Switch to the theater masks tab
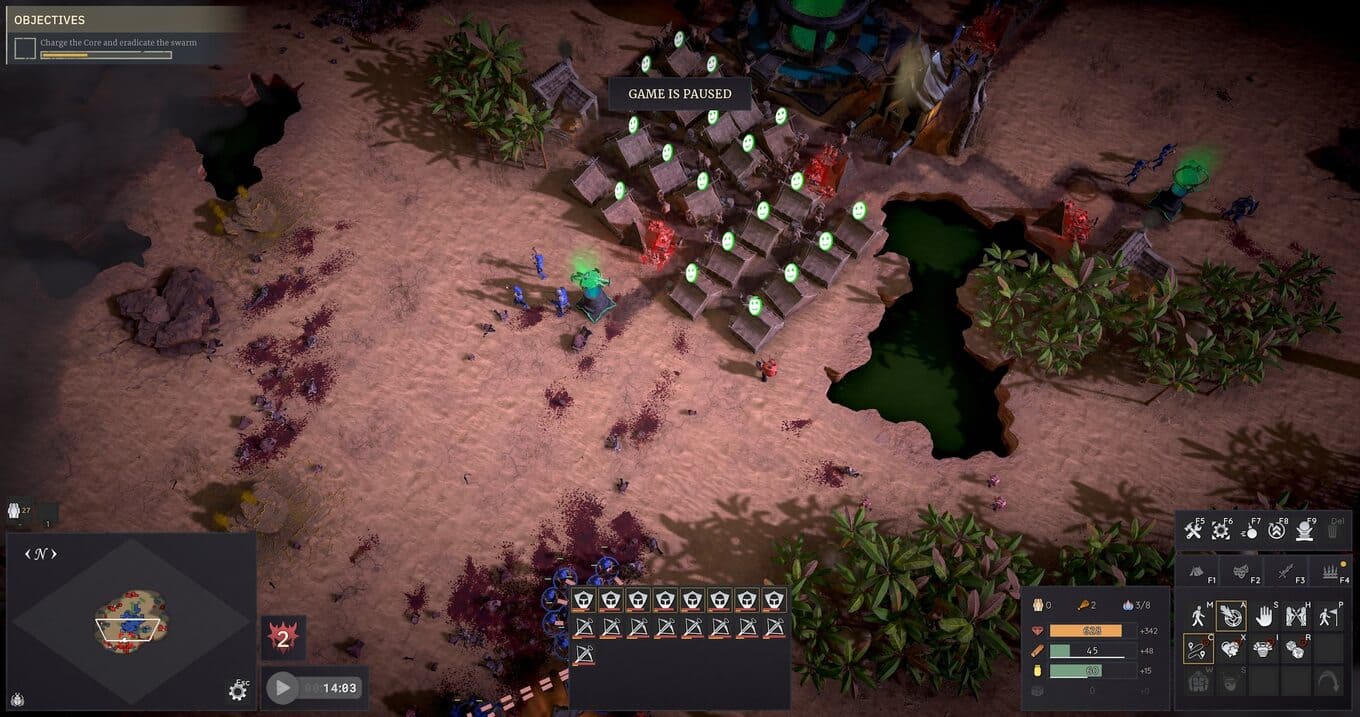This screenshot has height=717, width=1360. (x=1239, y=571)
